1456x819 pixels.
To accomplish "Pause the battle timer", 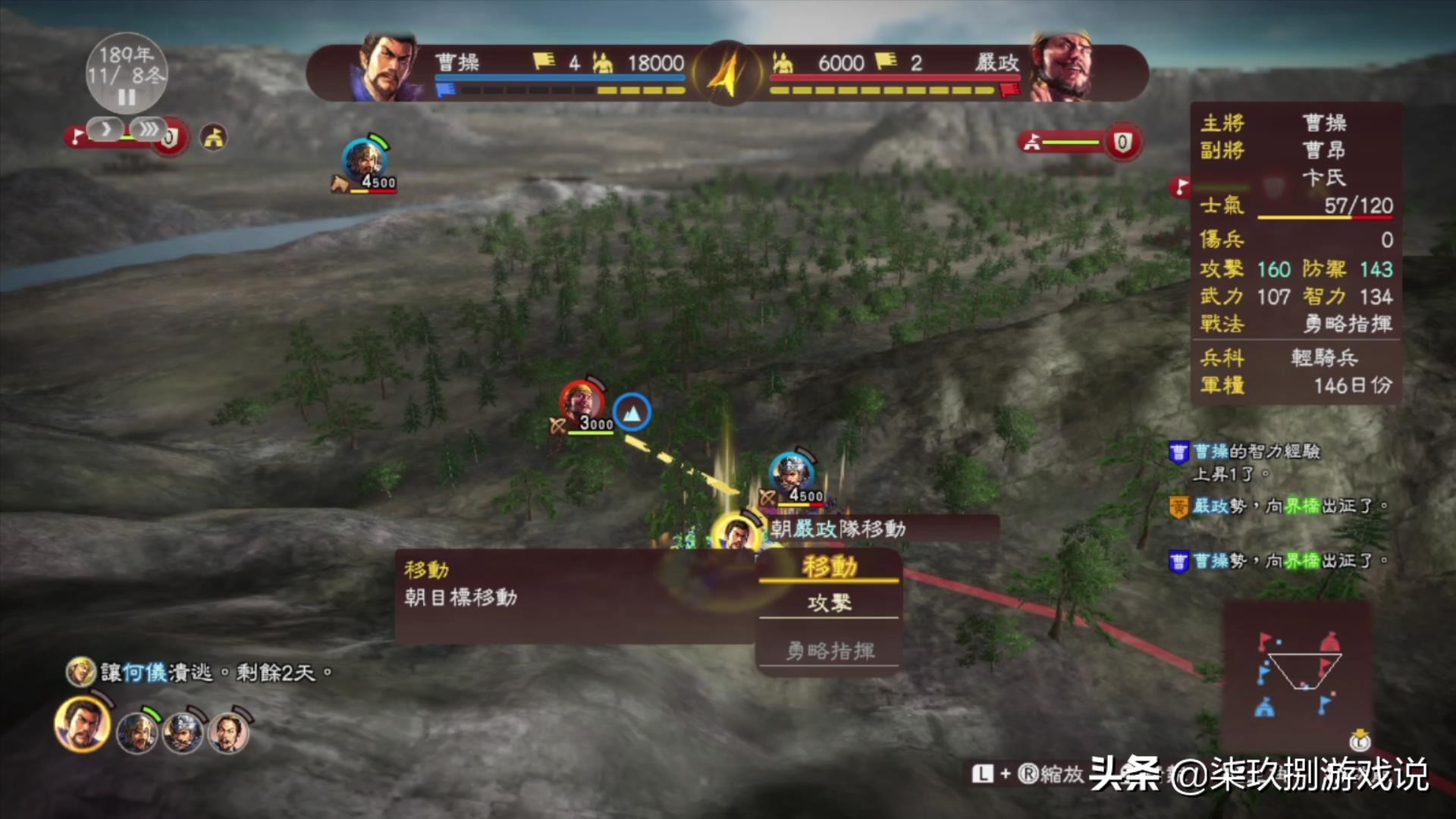I will pos(125,97).
